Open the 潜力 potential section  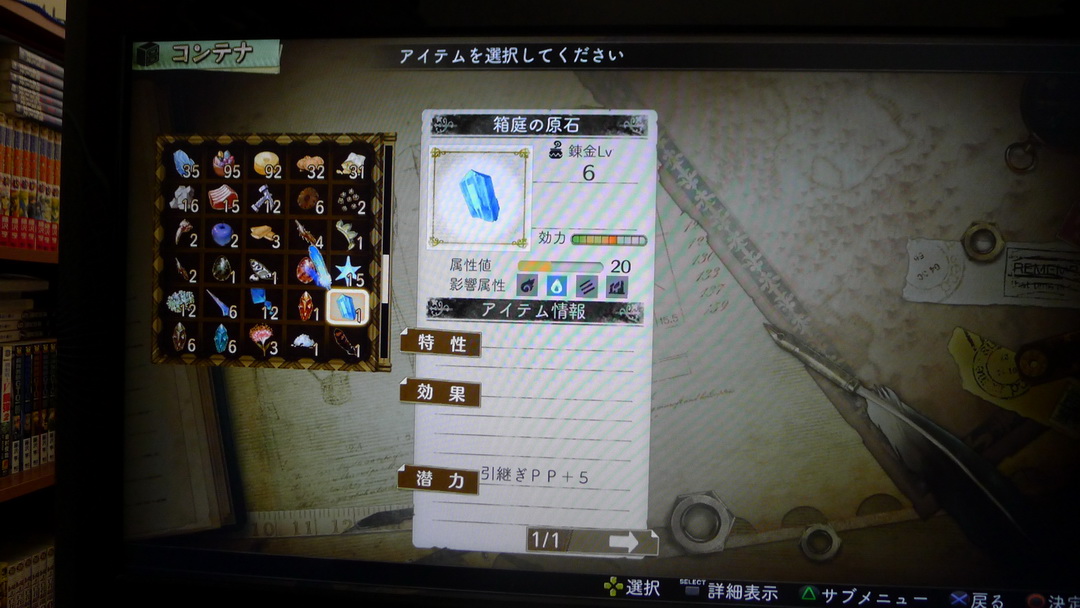(440, 480)
